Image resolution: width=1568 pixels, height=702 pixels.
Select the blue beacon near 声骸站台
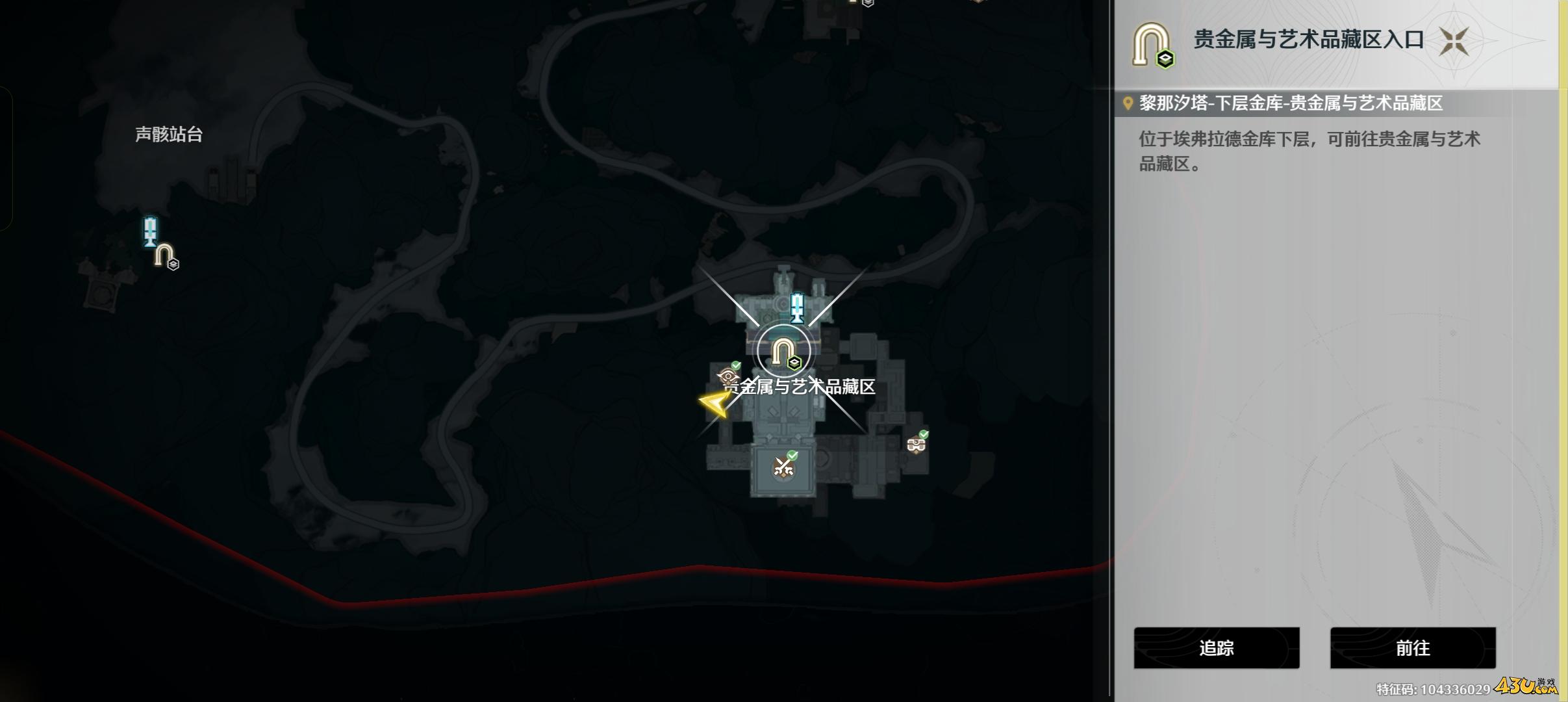(x=151, y=231)
